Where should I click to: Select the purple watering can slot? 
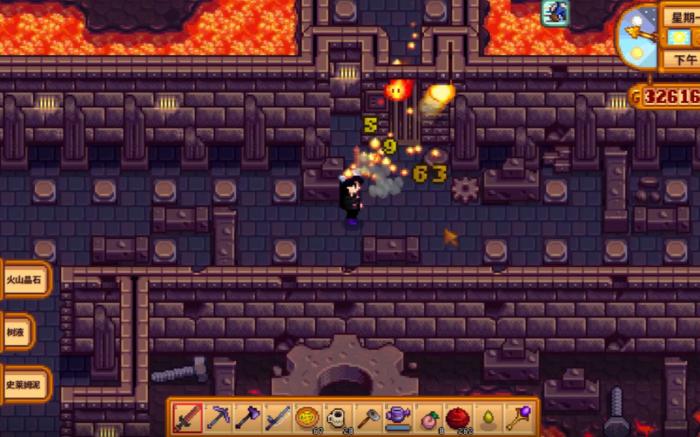[x=398, y=417]
